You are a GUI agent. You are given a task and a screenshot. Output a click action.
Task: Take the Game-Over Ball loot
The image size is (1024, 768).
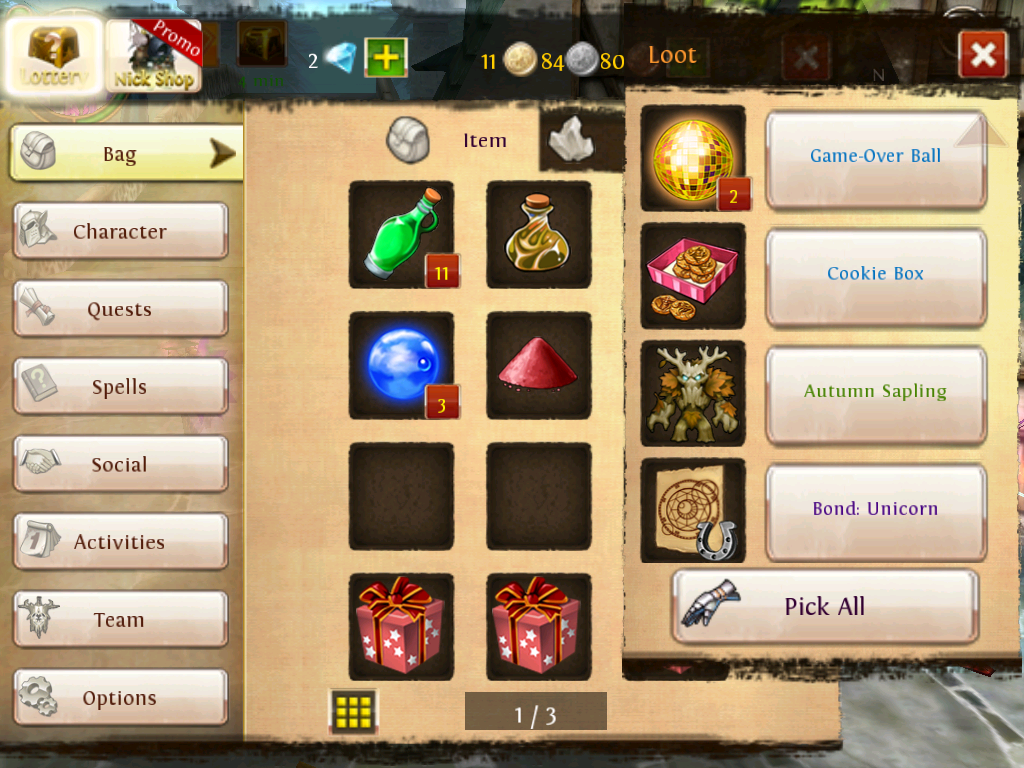tap(875, 157)
